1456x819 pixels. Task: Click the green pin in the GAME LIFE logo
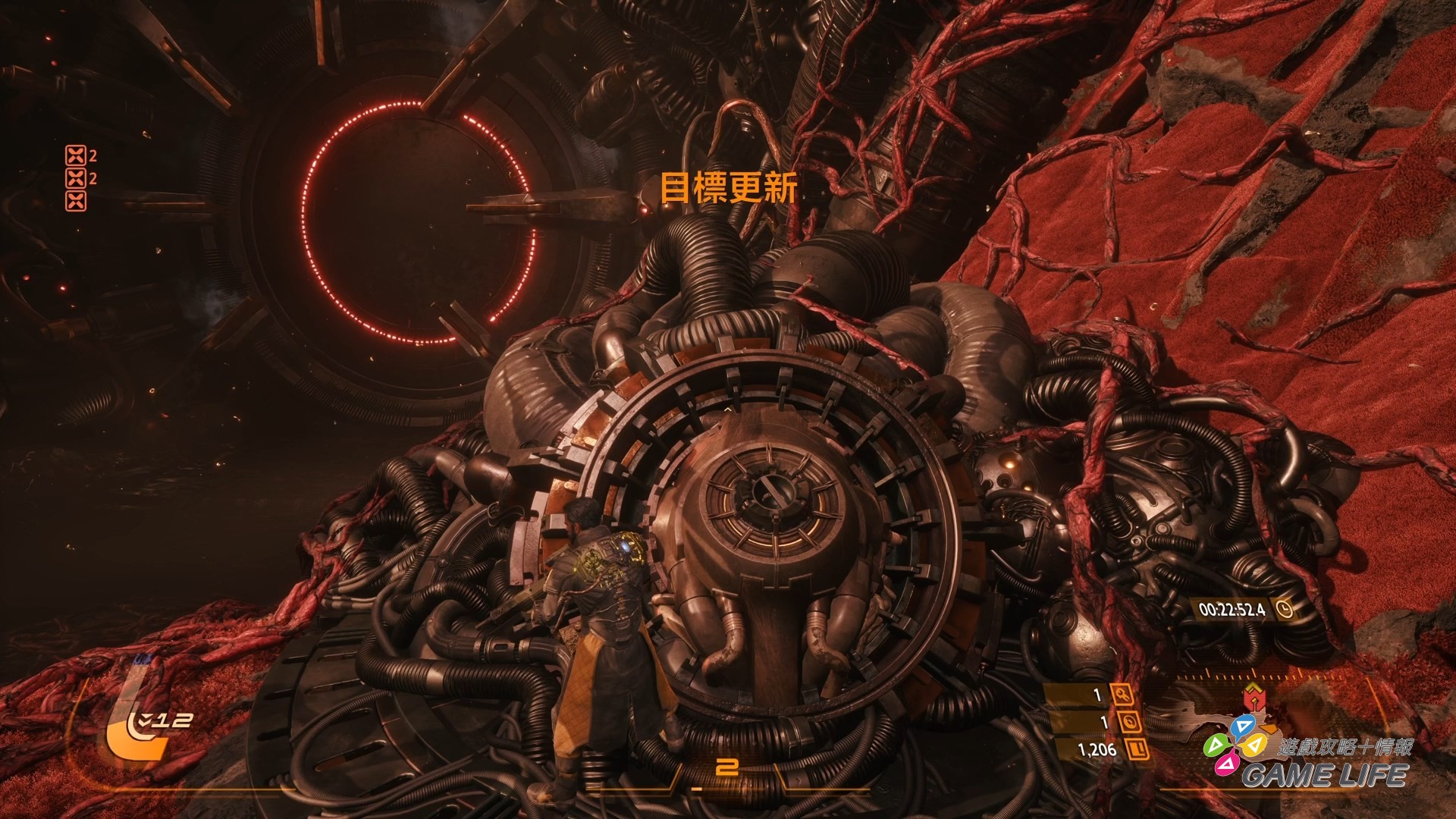coord(1219,747)
